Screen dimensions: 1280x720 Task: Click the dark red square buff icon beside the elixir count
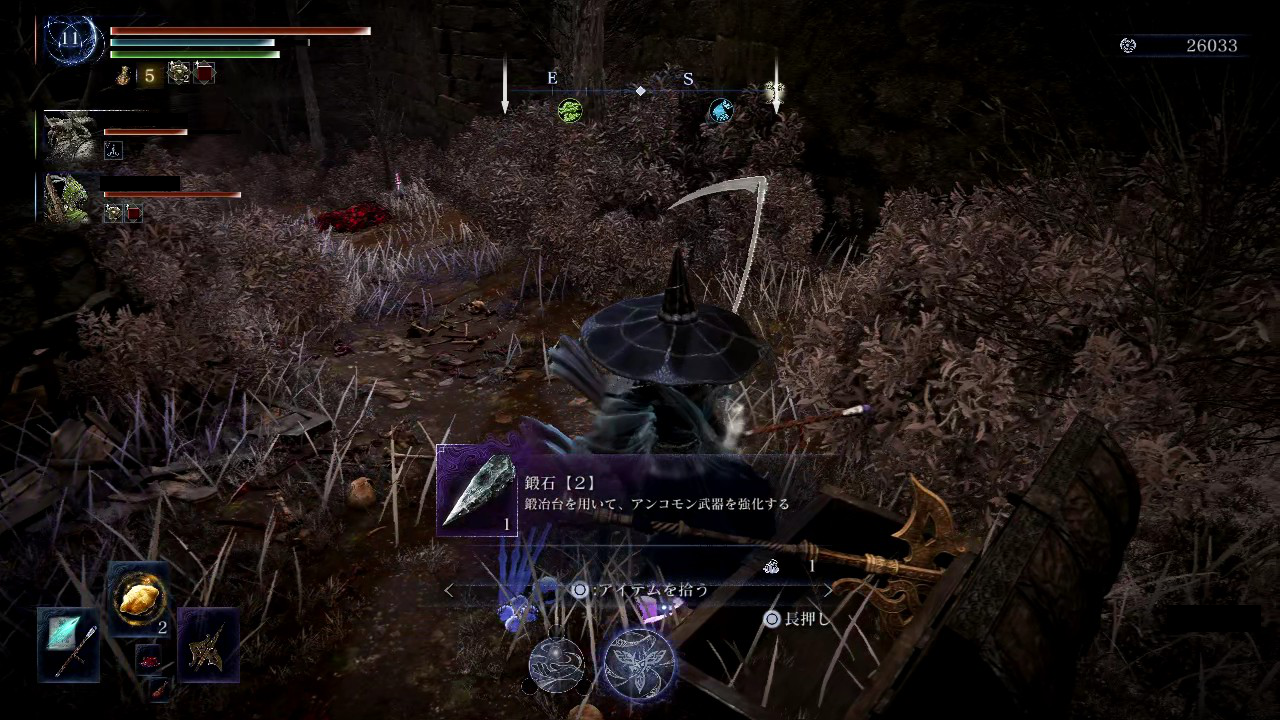[205, 73]
